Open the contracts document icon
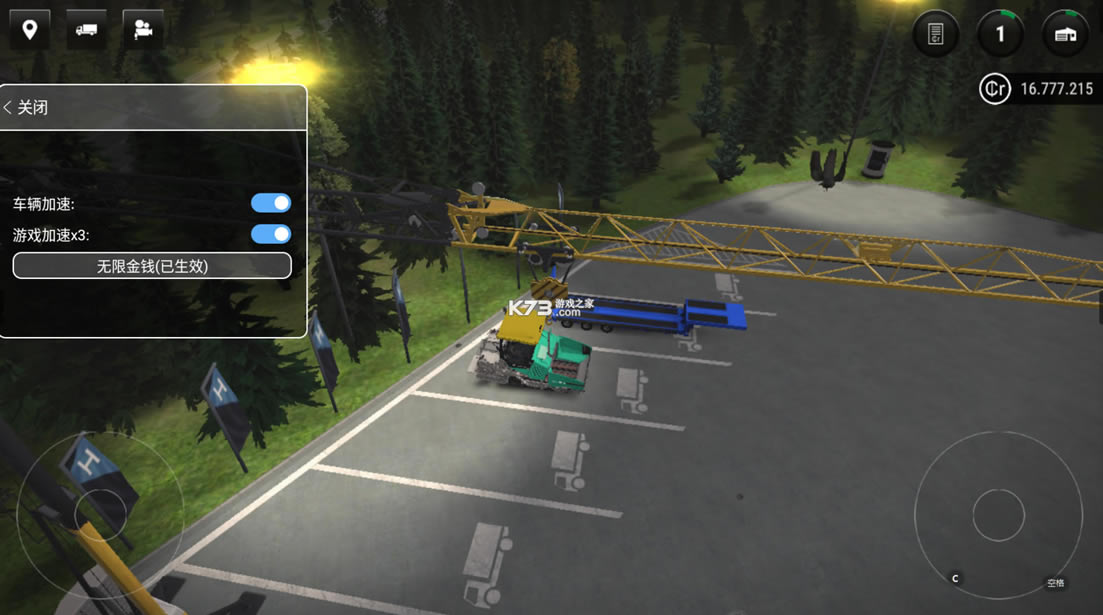Screen dimensions: 1103x615 pos(936,35)
